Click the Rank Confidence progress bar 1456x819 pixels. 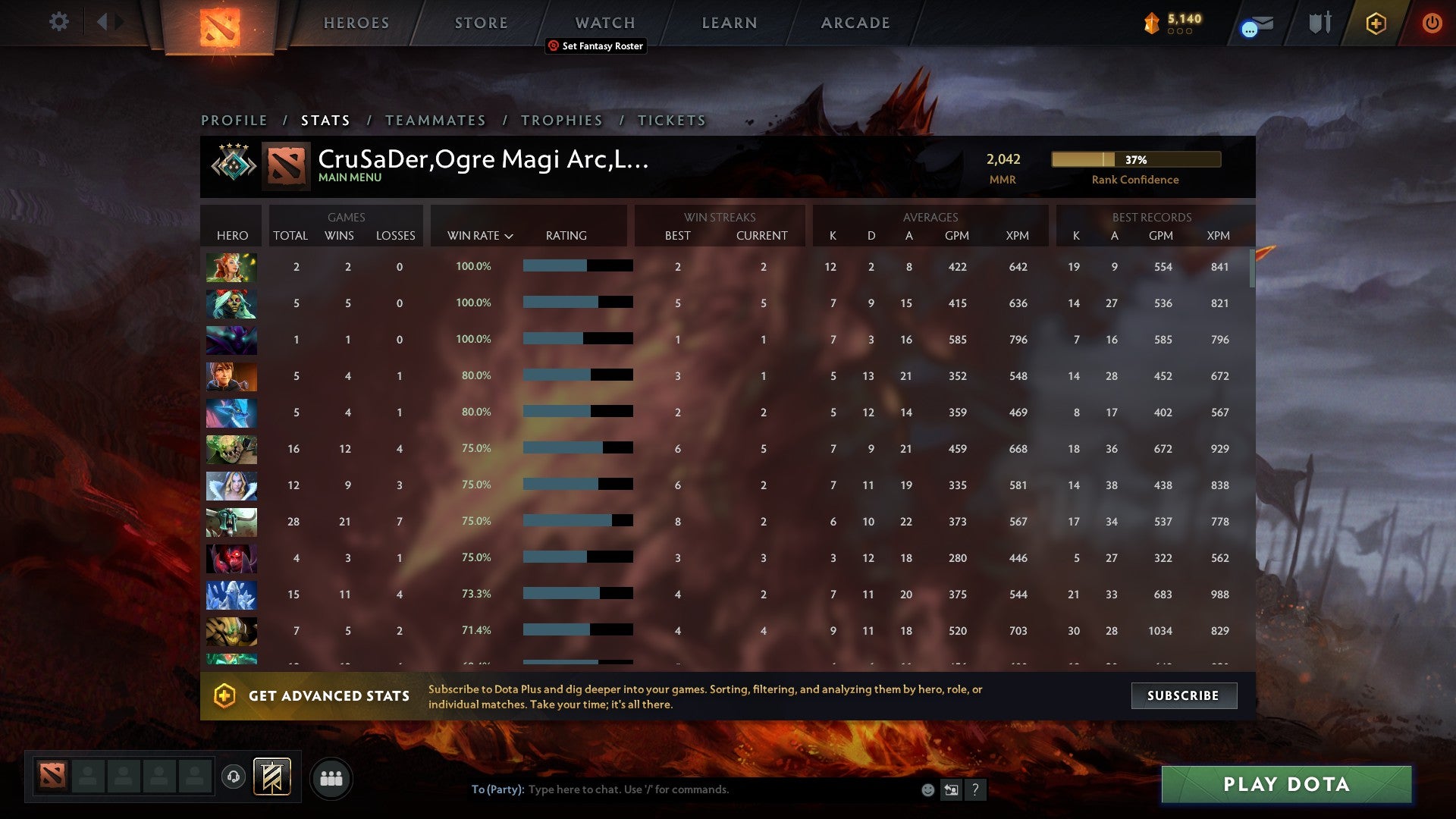tap(1135, 160)
